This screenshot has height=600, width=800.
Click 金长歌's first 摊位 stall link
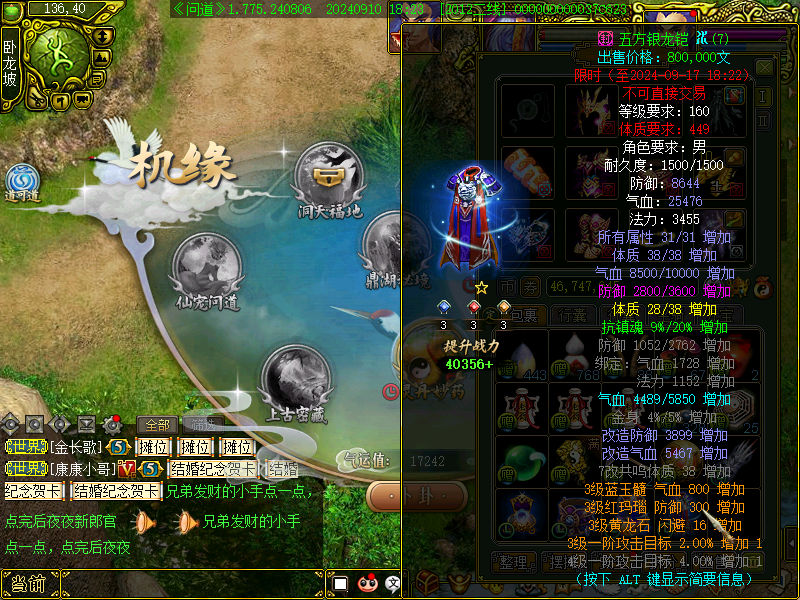point(153,447)
